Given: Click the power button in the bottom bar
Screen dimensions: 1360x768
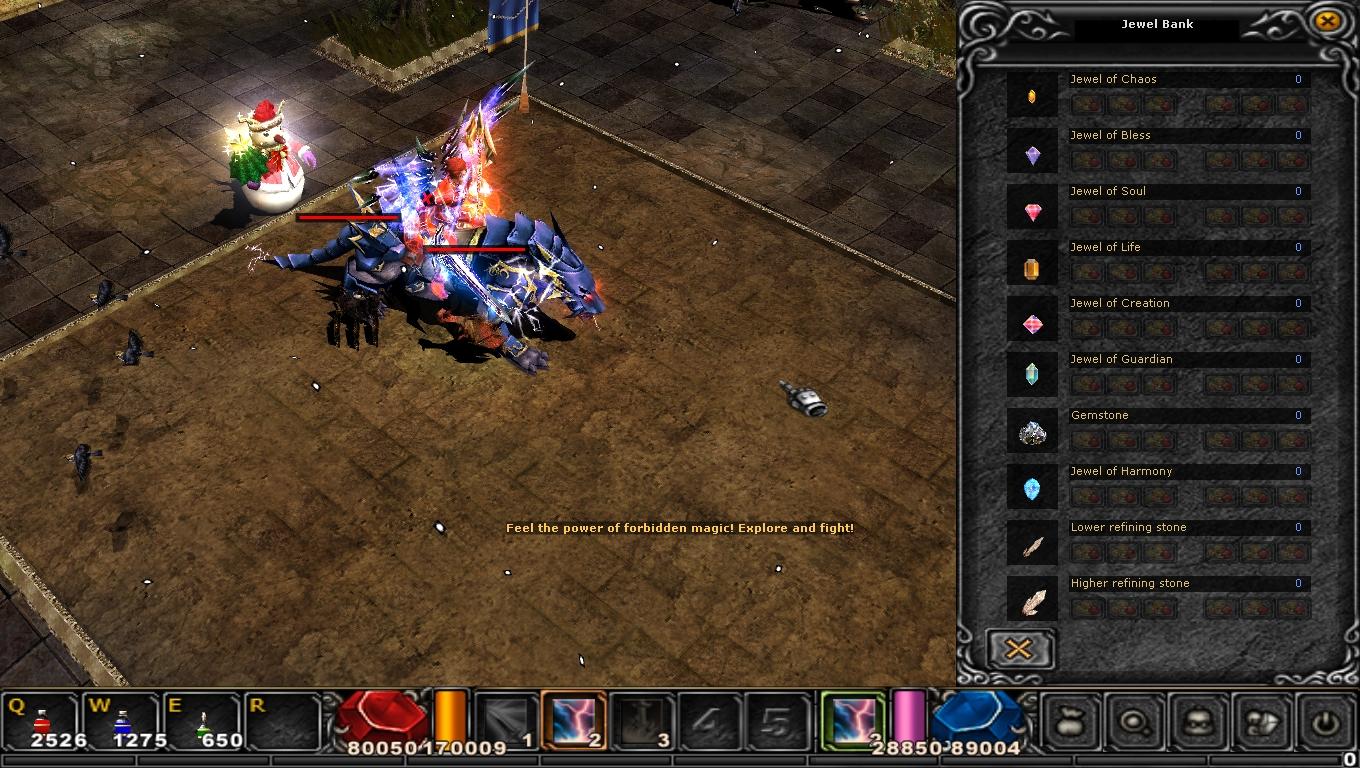Looking at the screenshot, I should pos(1327,720).
